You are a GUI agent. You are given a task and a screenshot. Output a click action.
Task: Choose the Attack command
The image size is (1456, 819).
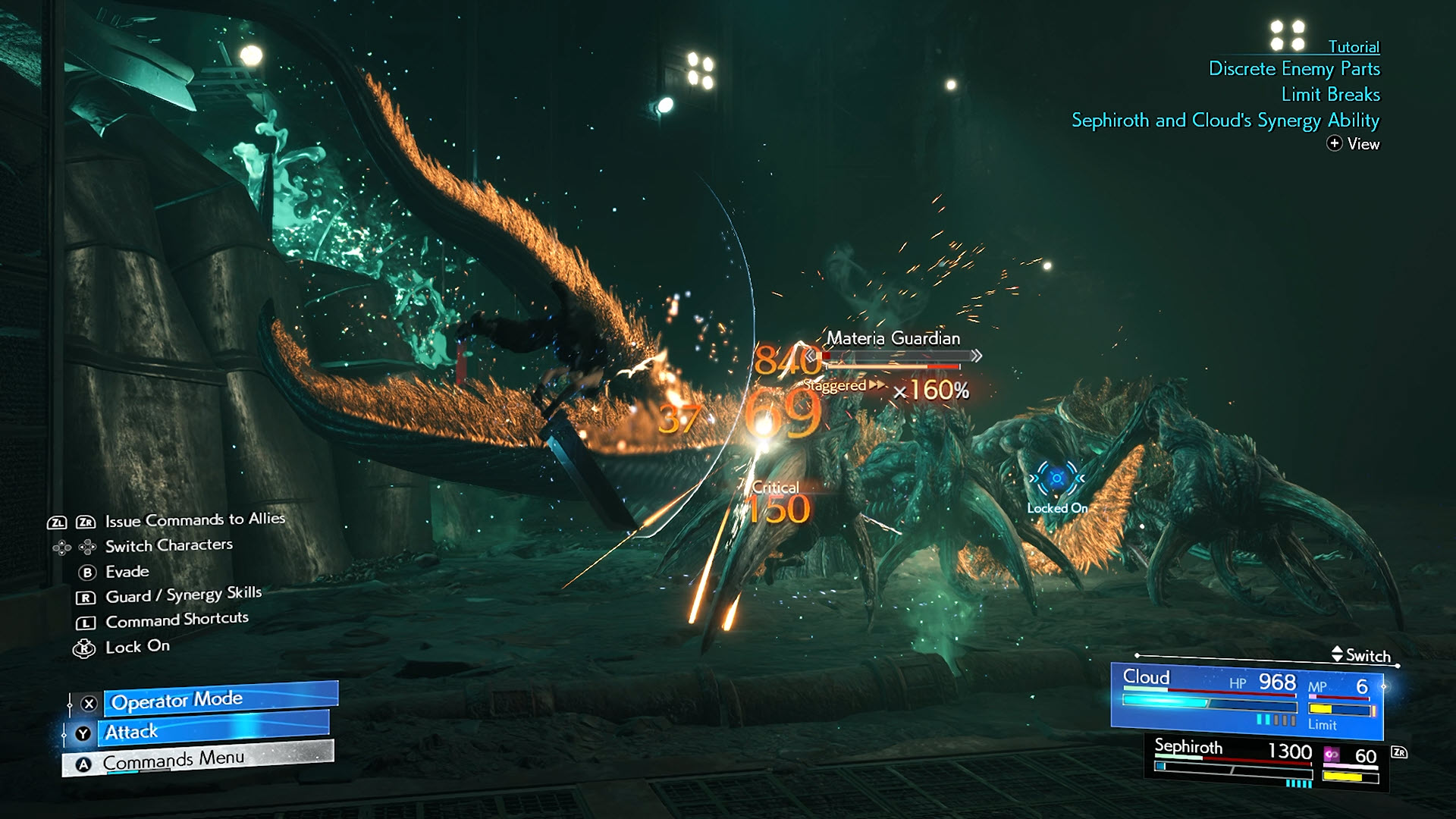tap(215, 731)
